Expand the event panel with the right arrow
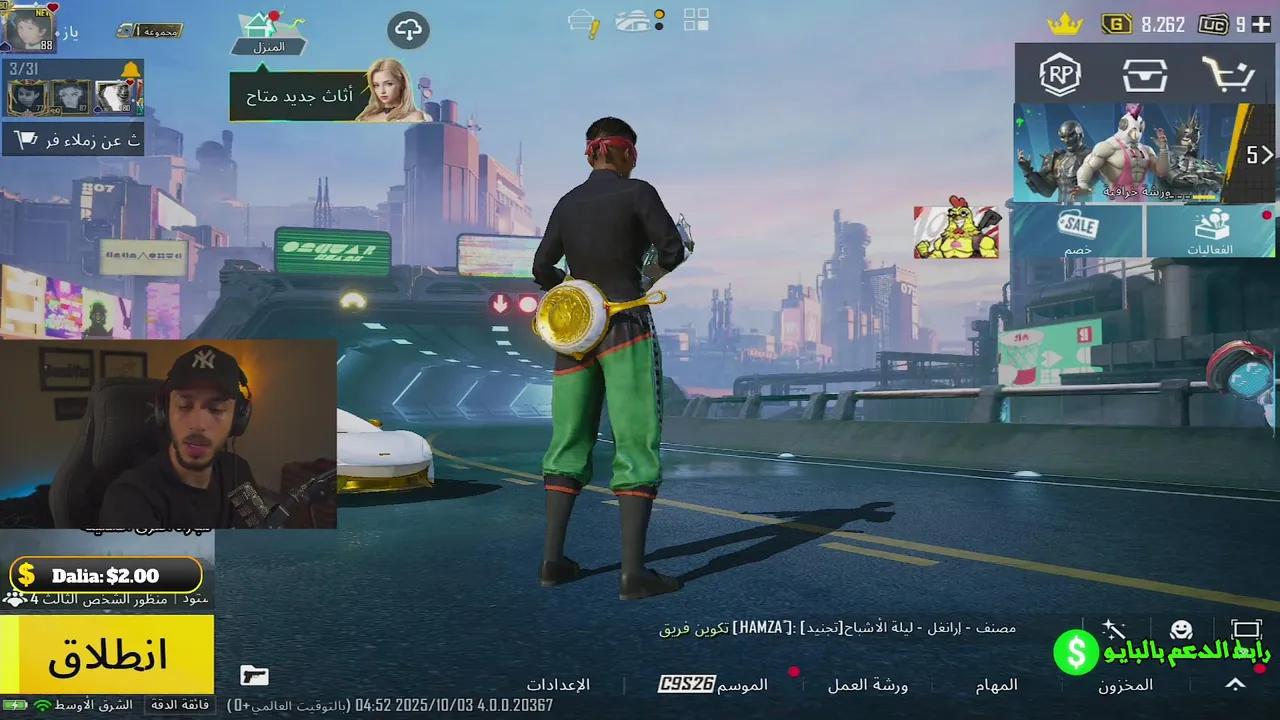The width and height of the screenshot is (1280, 720). point(1268,155)
